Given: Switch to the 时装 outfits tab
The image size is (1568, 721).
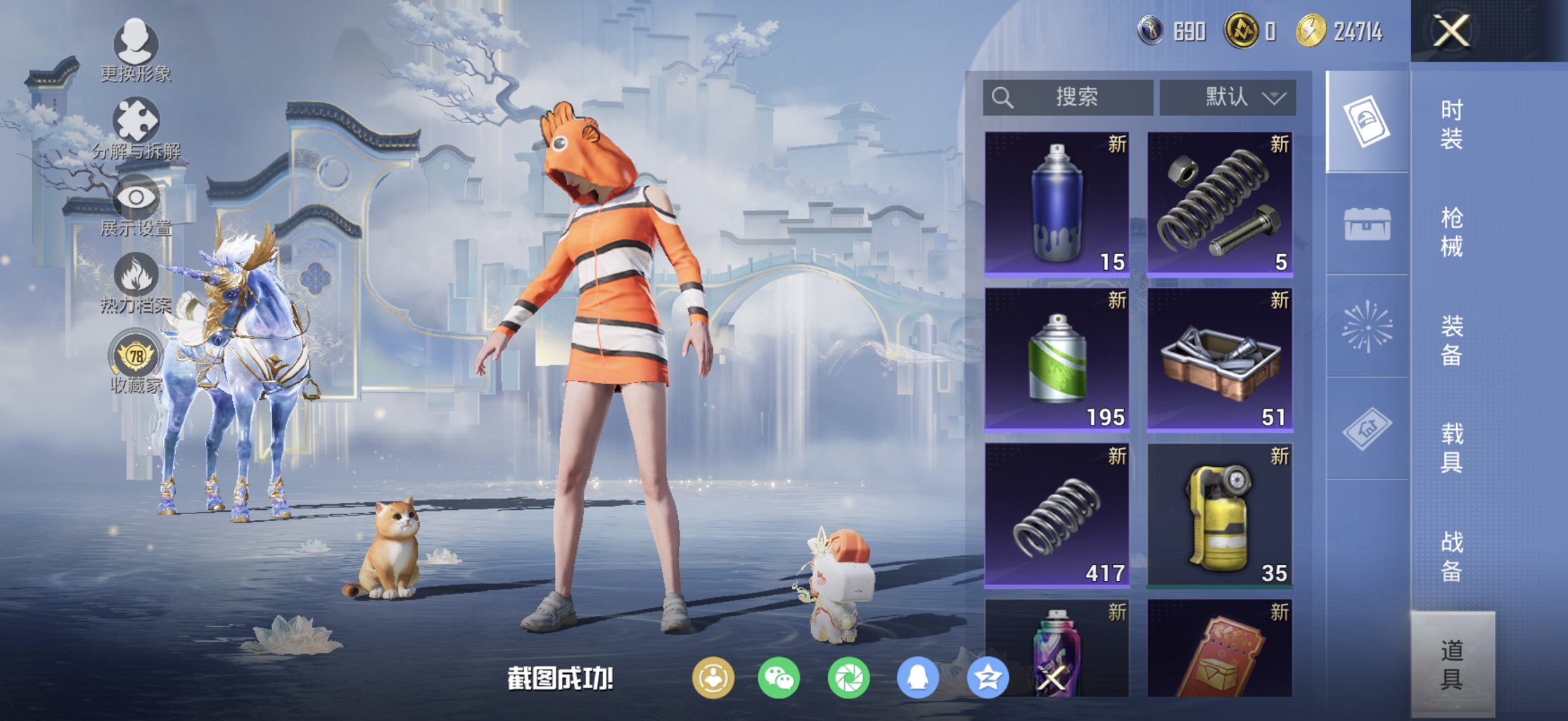Looking at the screenshot, I should tap(1451, 124).
